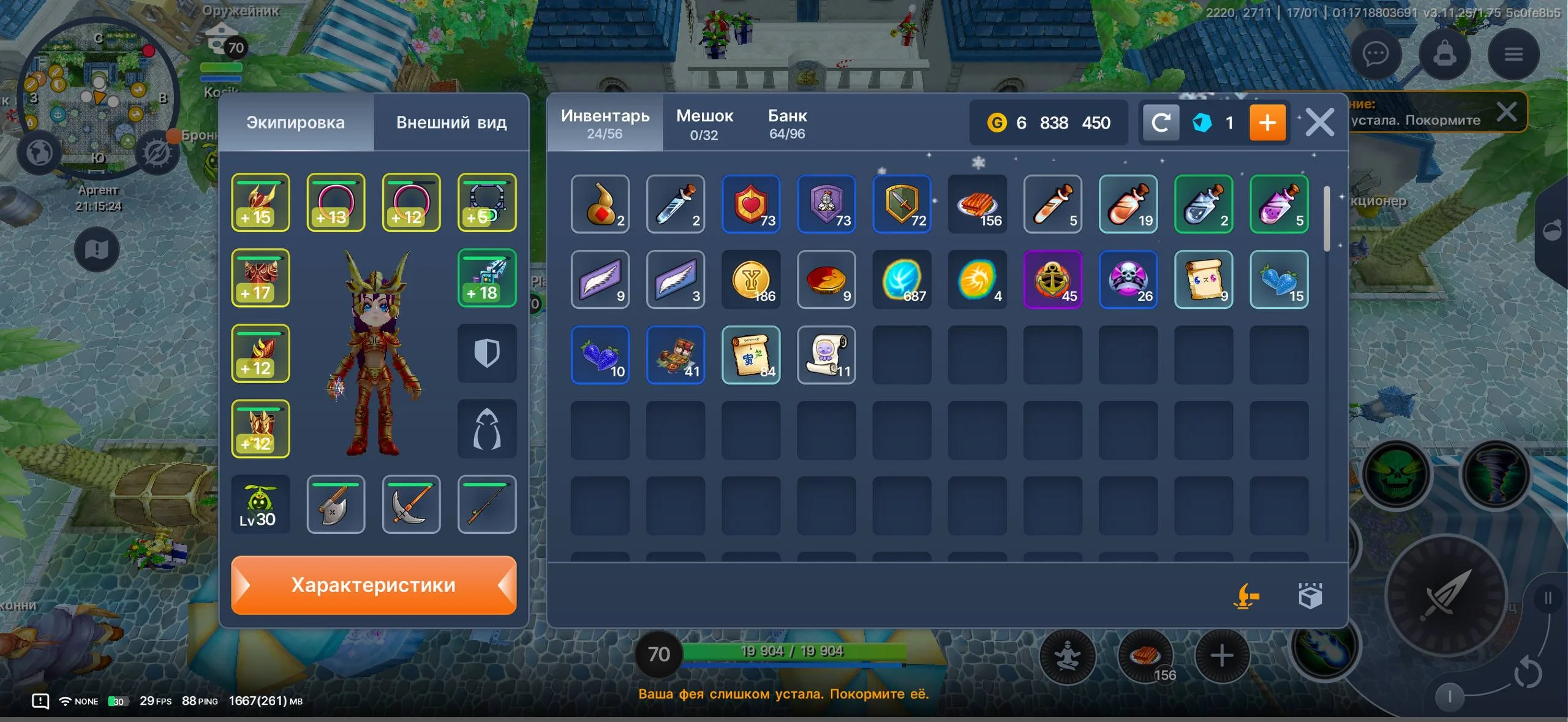Open Характеристики panel
The image size is (1568, 722).
pyautogui.click(x=374, y=585)
